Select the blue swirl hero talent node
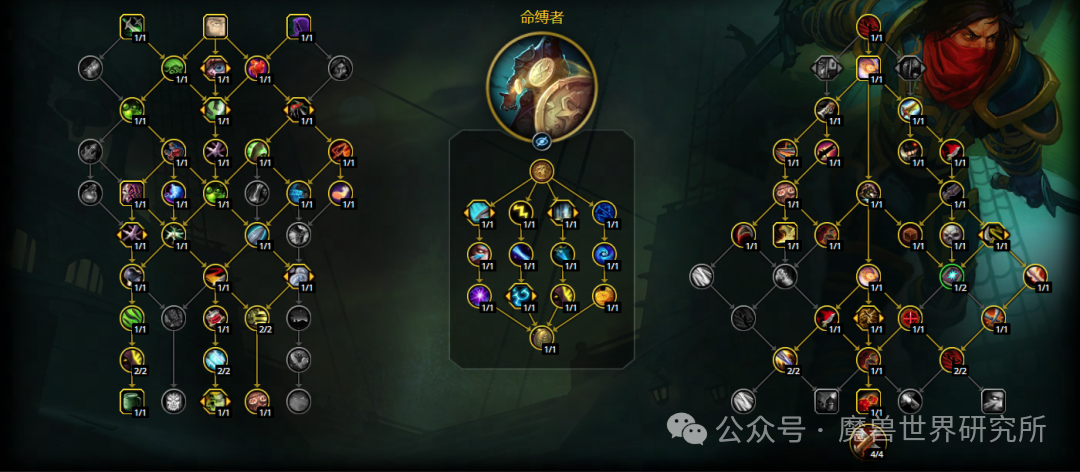This screenshot has width=1080, height=472. (603, 254)
